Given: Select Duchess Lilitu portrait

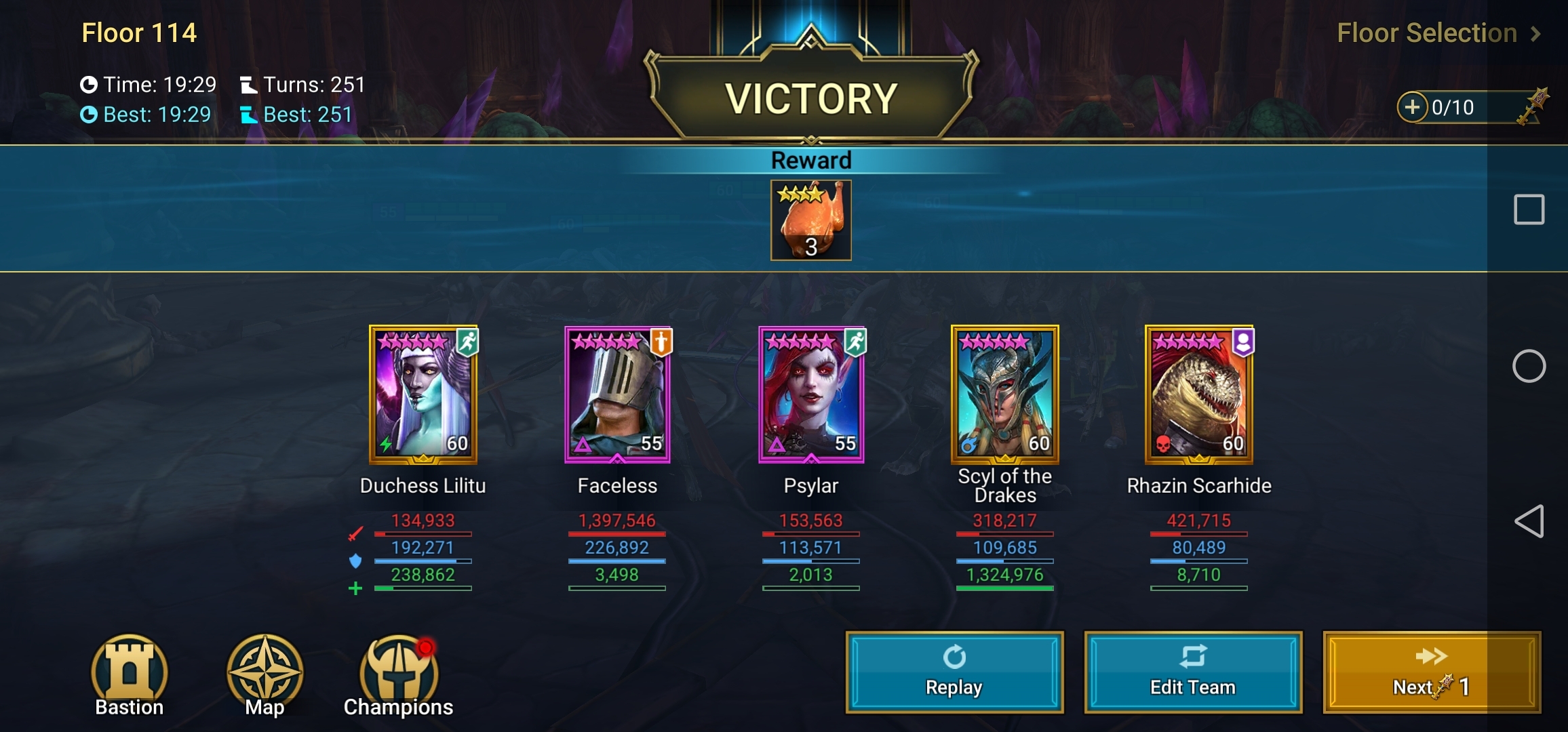Looking at the screenshot, I should pyautogui.click(x=423, y=394).
